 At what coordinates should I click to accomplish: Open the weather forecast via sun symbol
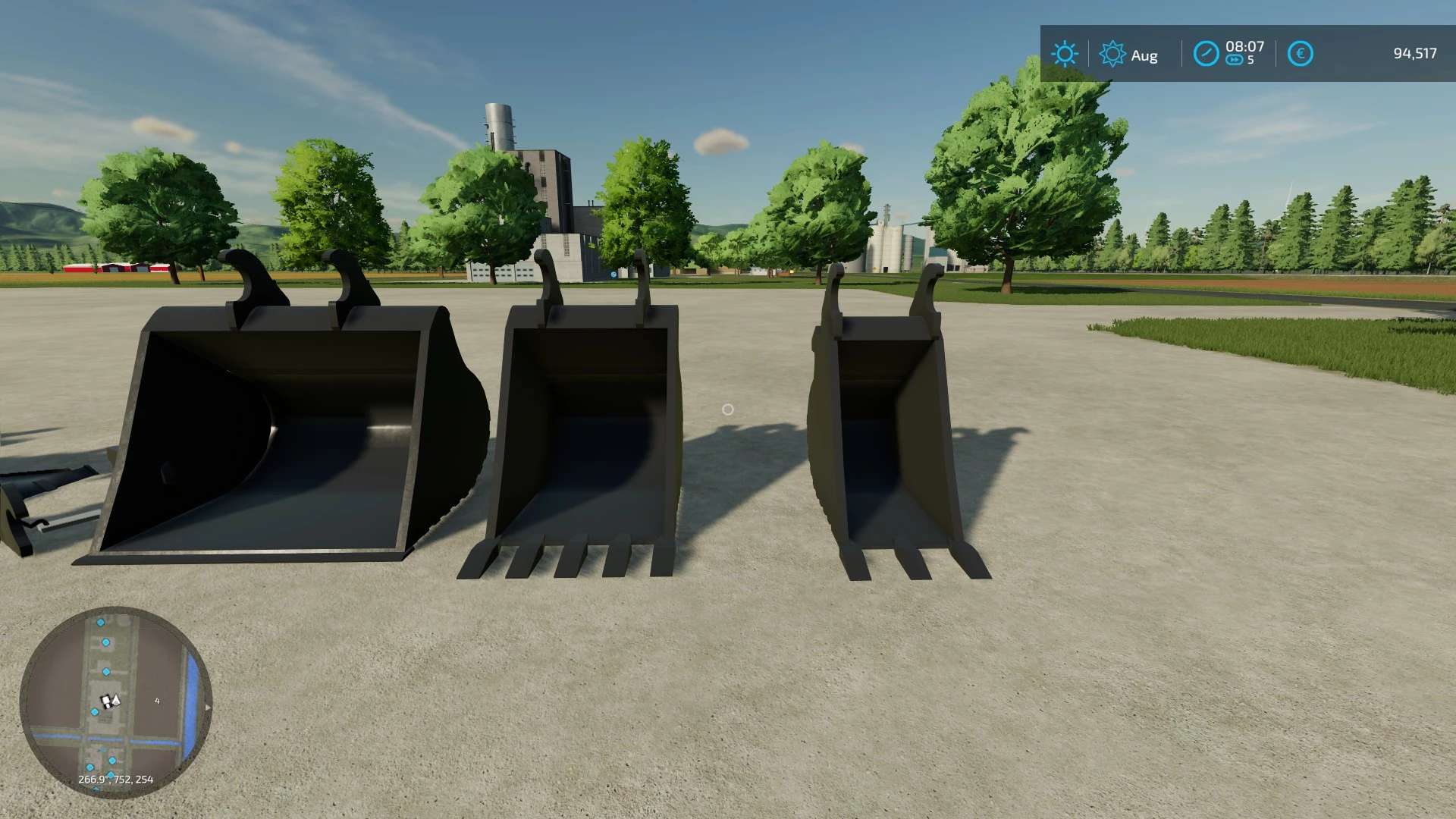pos(1065,53)
